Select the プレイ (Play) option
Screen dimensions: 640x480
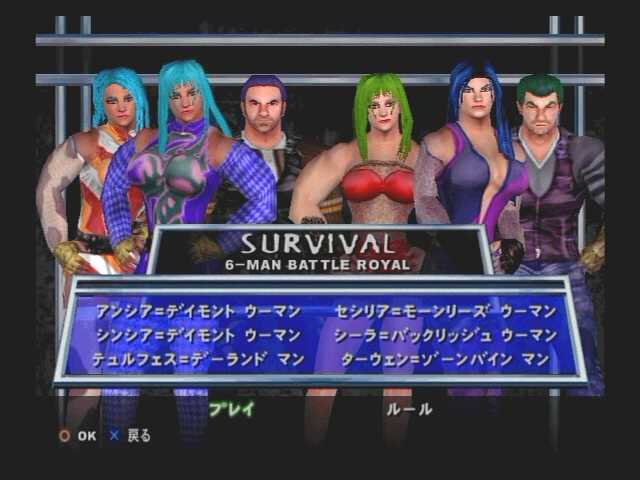232,408
